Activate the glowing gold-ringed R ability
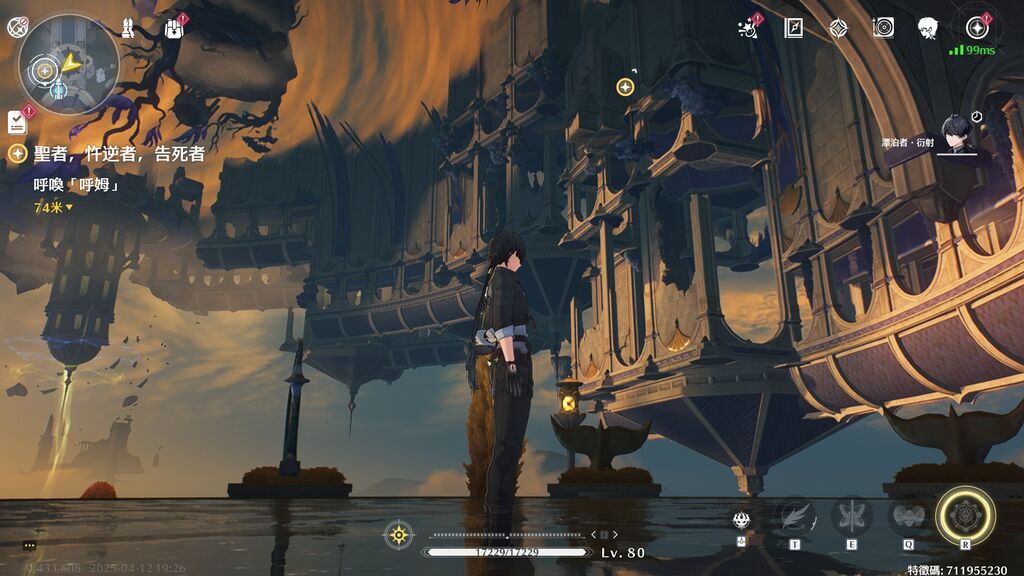The image size is (1024, 576). [965, 517]
